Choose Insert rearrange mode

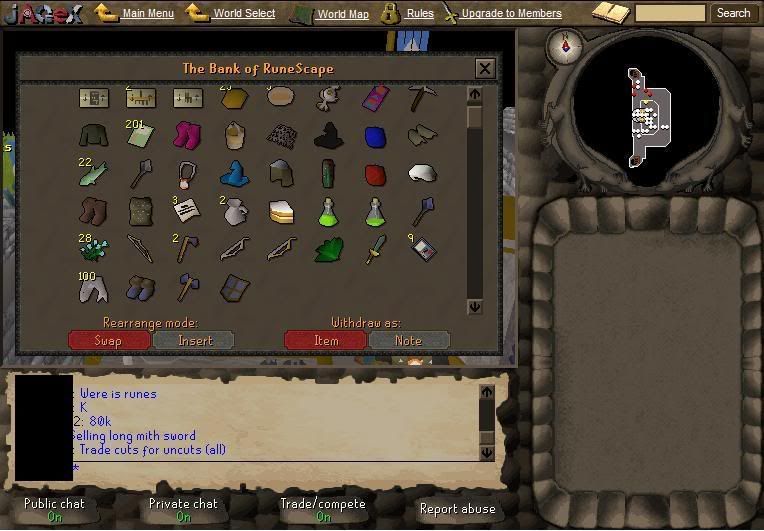pyautogui.click(x=194, y=340)
